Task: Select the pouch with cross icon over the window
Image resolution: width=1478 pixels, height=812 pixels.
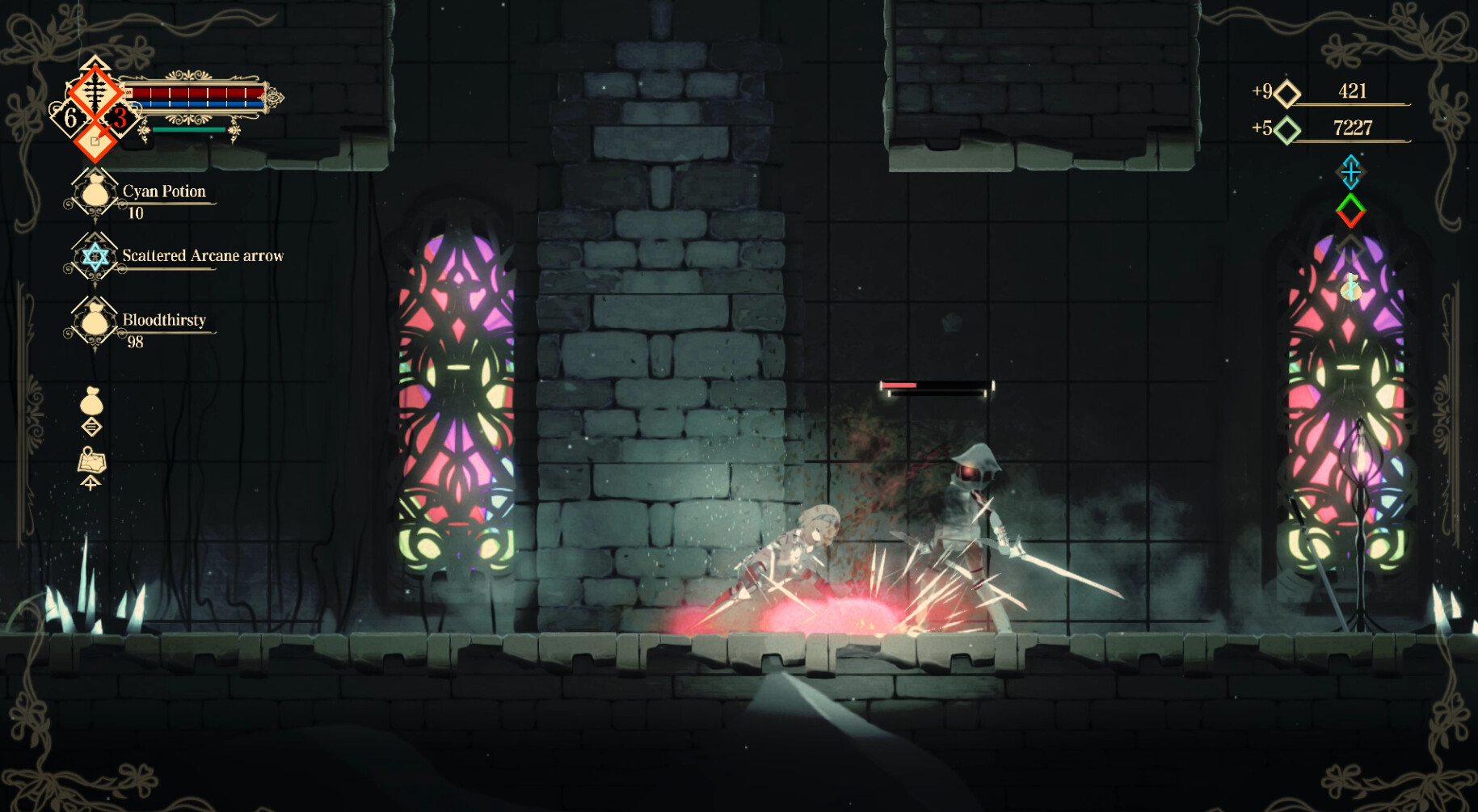Action: [1352, 288]
